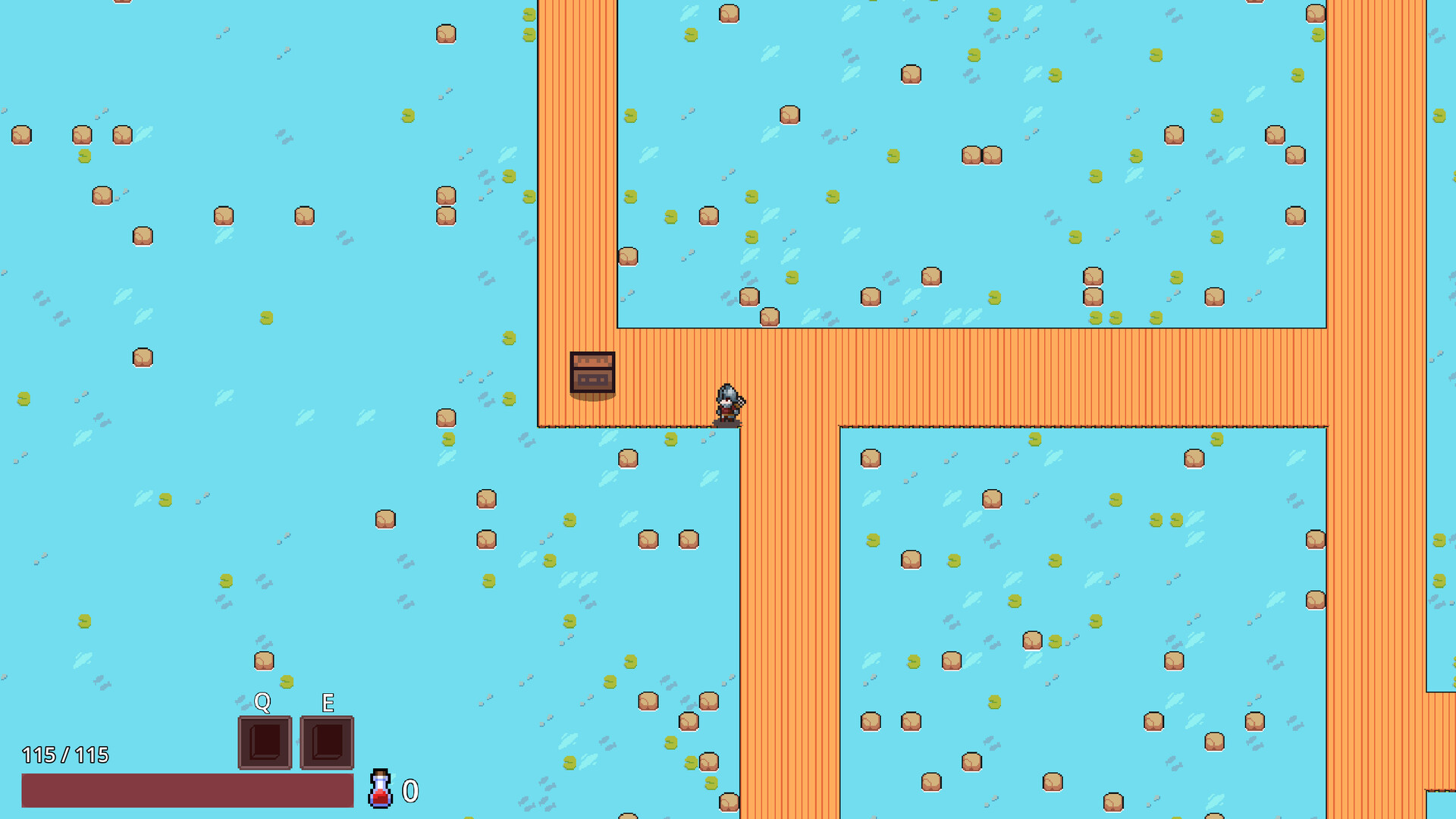Viewport: 1456px width, 819px height.
Task: Toggle the E ability slot
Action: click(327, 742)
